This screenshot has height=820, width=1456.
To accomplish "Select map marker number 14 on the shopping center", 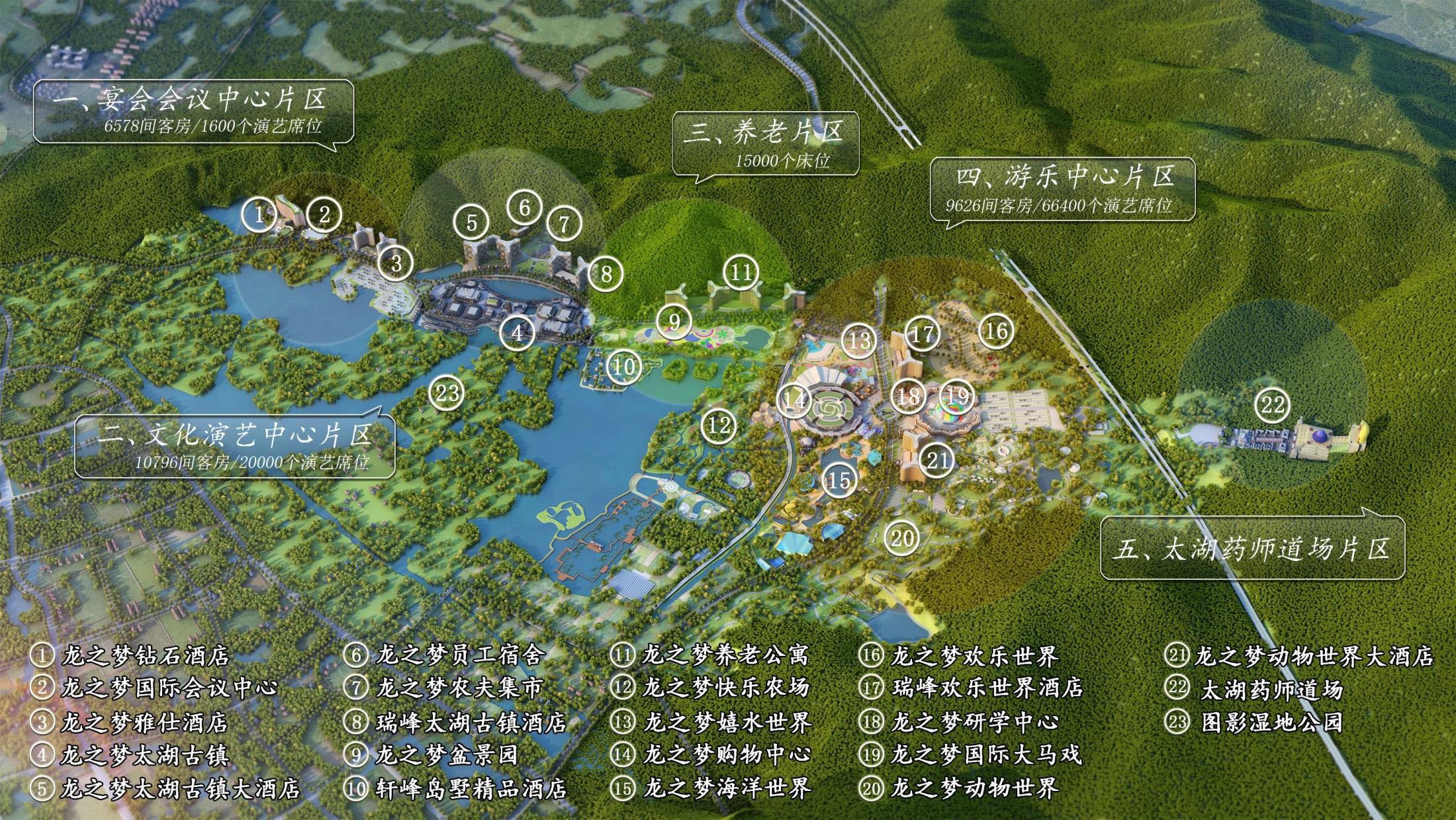I will tap(794, 400).
